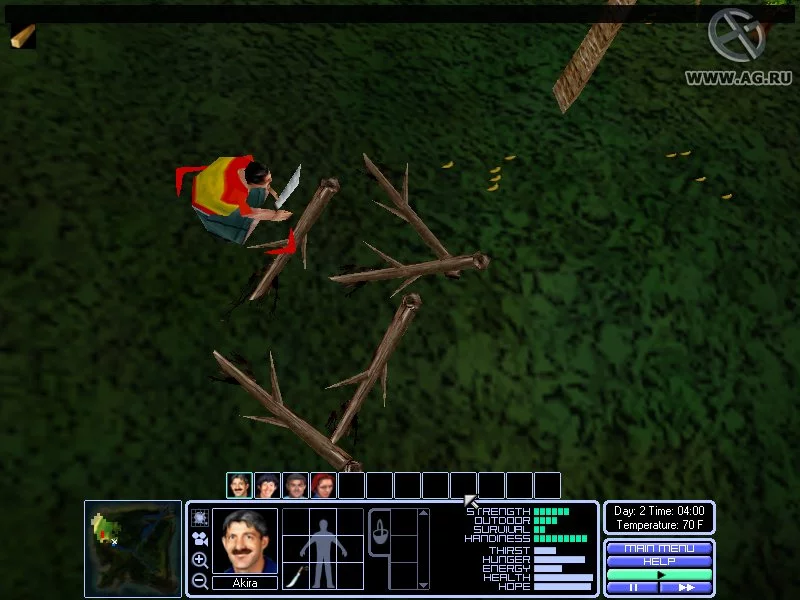Open the Main Menu
Viewport: 800px width, 600px height.
tap(659, 548)
